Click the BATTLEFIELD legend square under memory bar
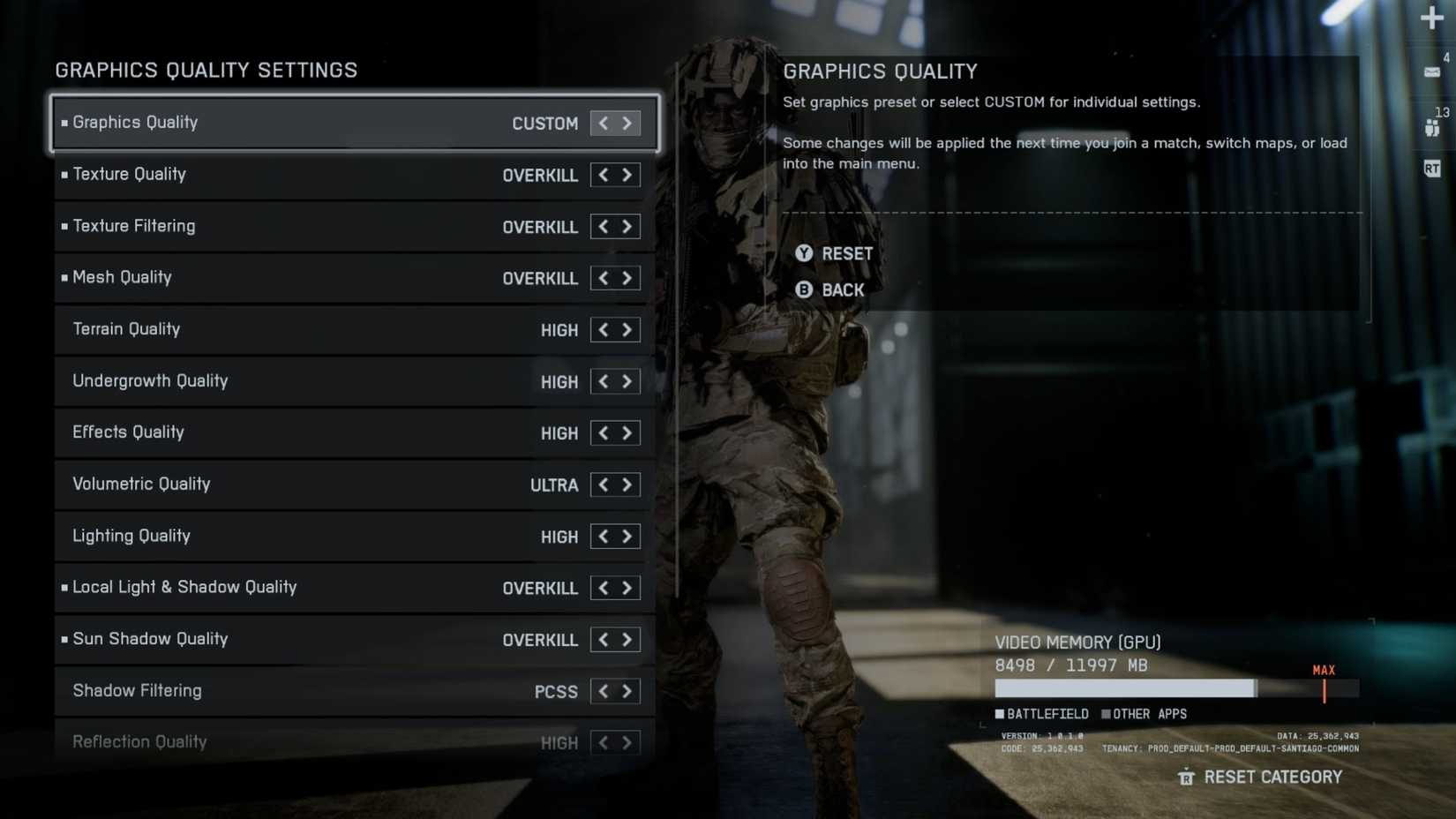Viewport: 1456px width, 819px height. [x=1000, y=714]
